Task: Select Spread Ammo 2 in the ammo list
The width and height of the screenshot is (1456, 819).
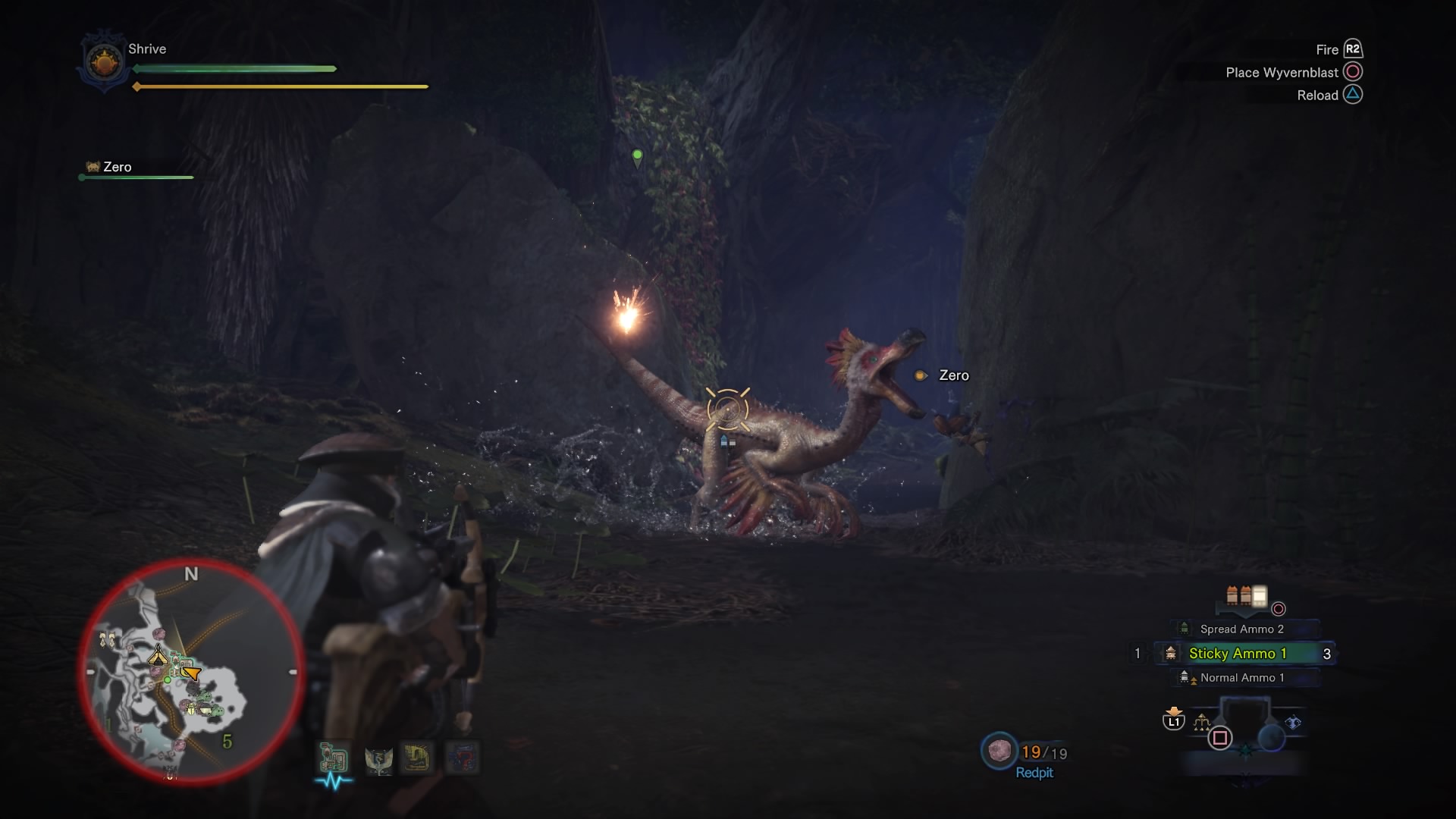Action: (1241, 629)
